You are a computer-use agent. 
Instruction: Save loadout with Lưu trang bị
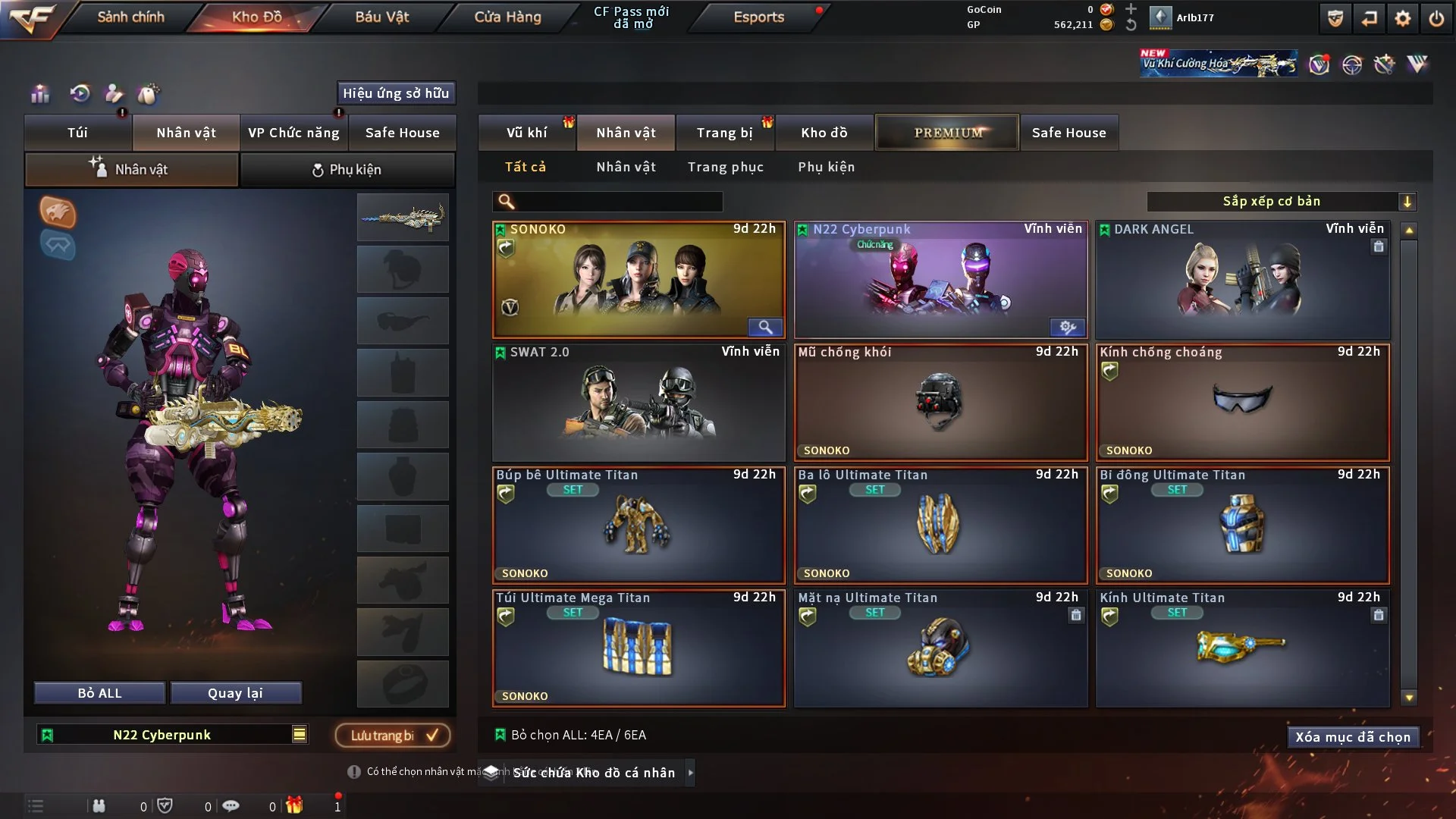coord(393,736)
